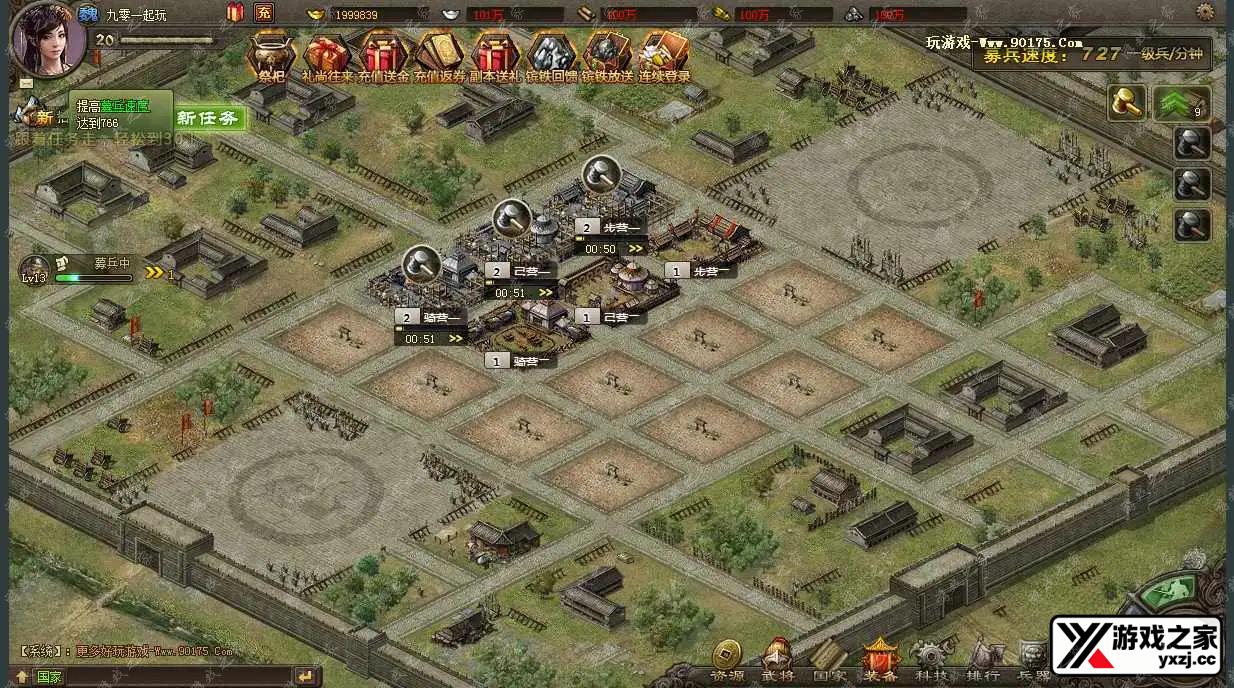
Task: Open the 充值送金 recharge bonus event
Action: pyautogui.click(x=383, y=52)
